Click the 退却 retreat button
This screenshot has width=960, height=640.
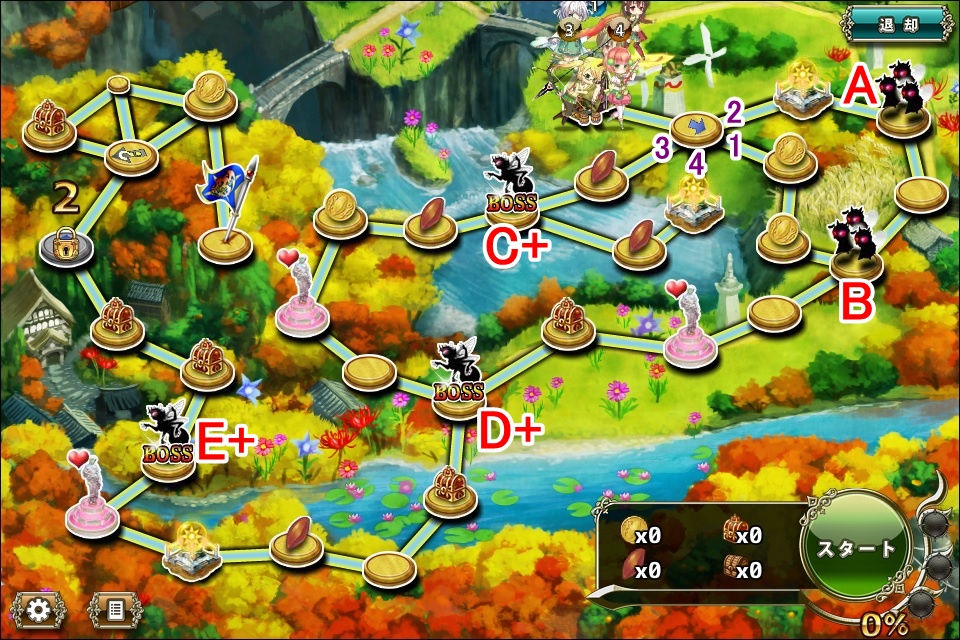click(897, 22)
